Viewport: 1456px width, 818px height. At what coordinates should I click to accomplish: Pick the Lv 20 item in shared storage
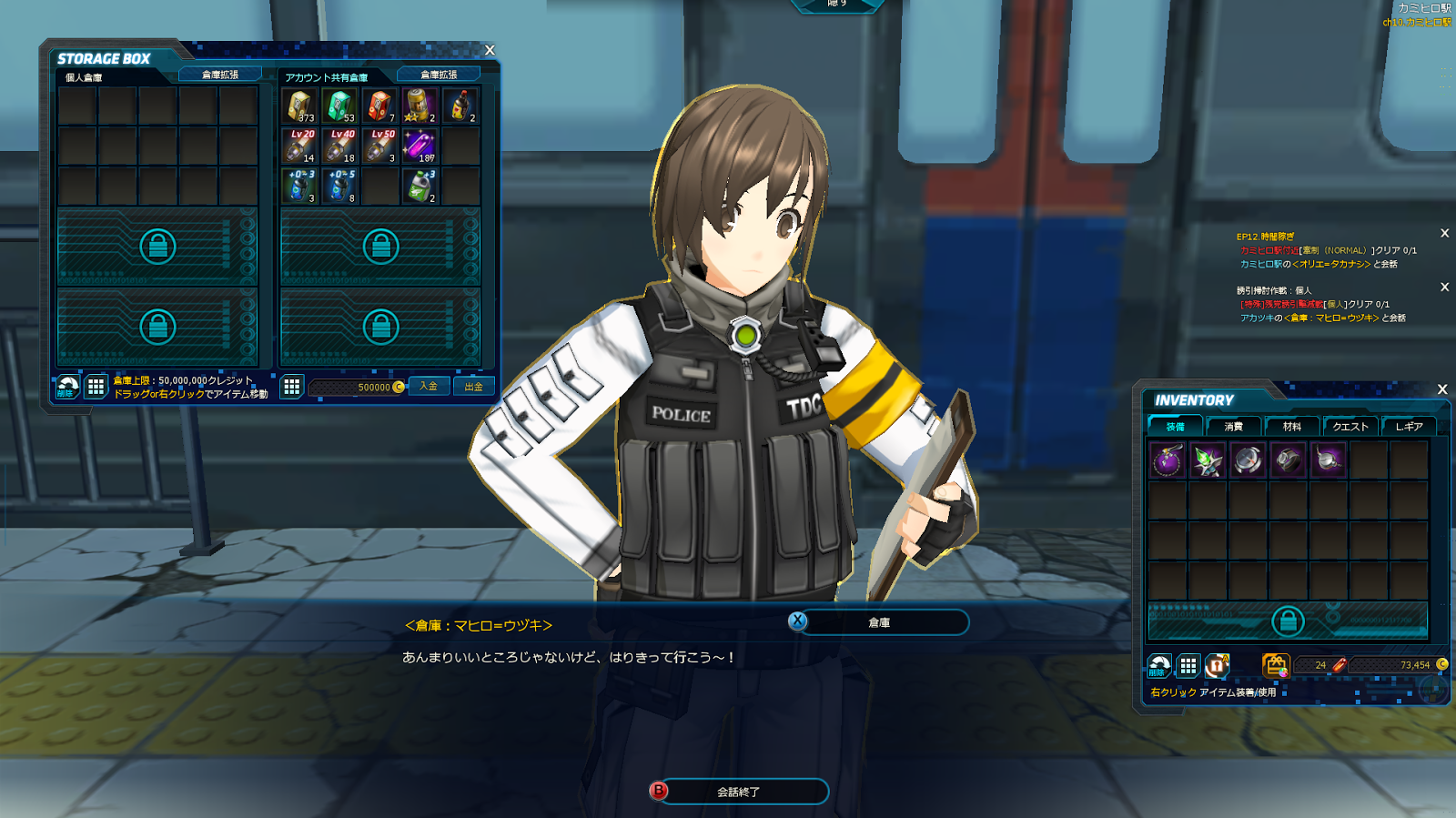coord(300,146)
